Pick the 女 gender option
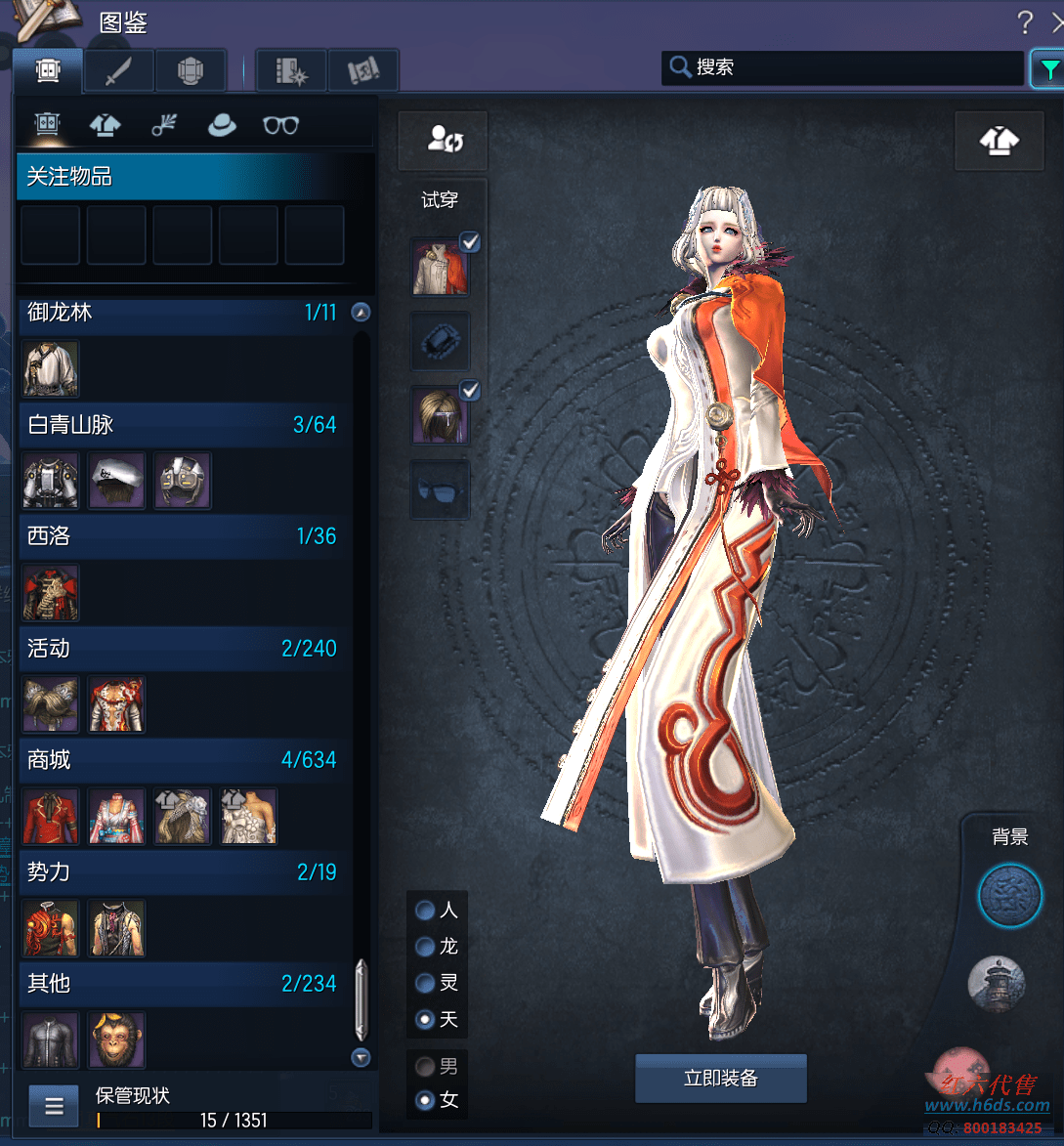This screenshot has width=1064, height=1146. point(426,1100)
